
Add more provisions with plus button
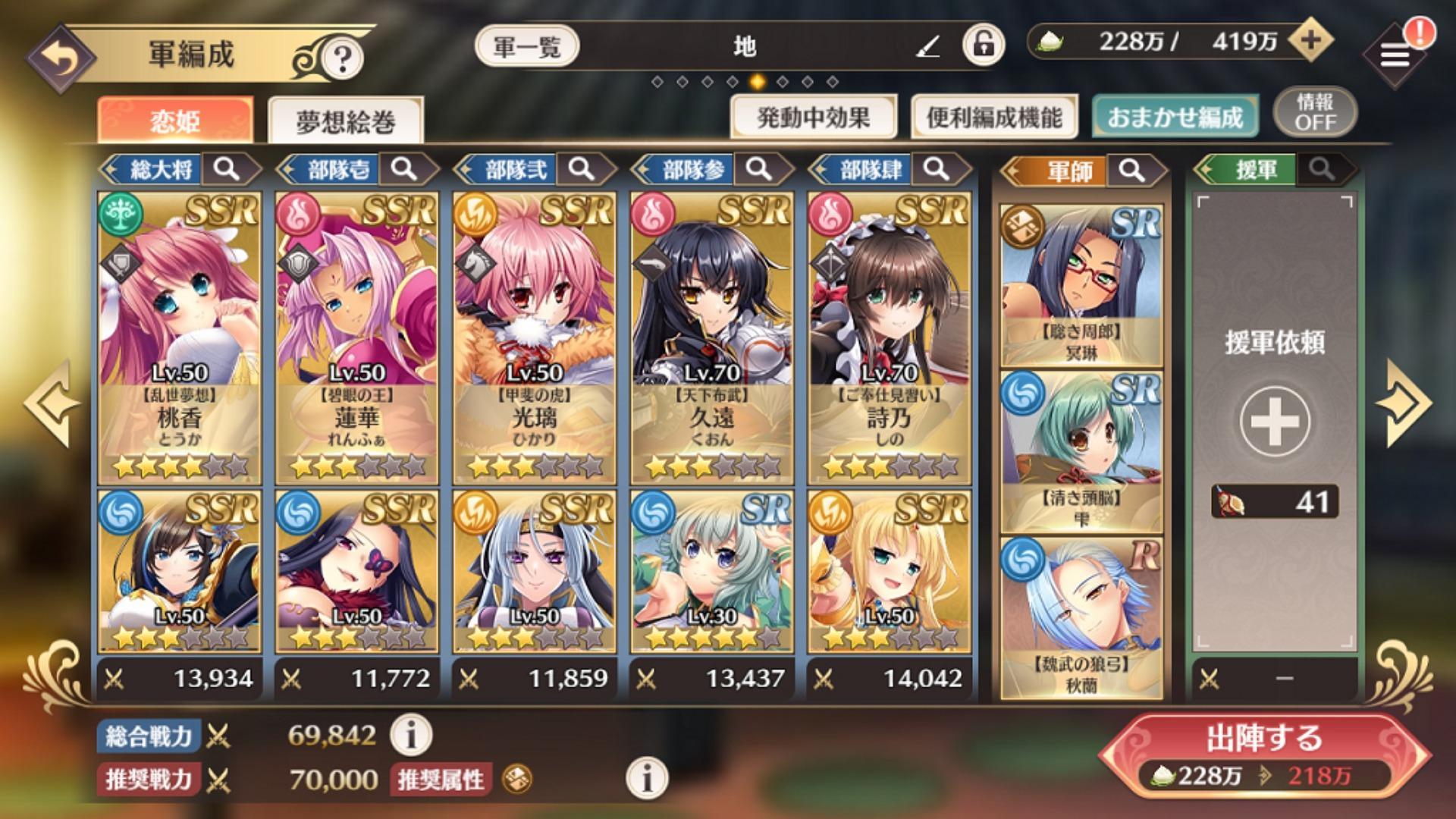(1310, 41)
